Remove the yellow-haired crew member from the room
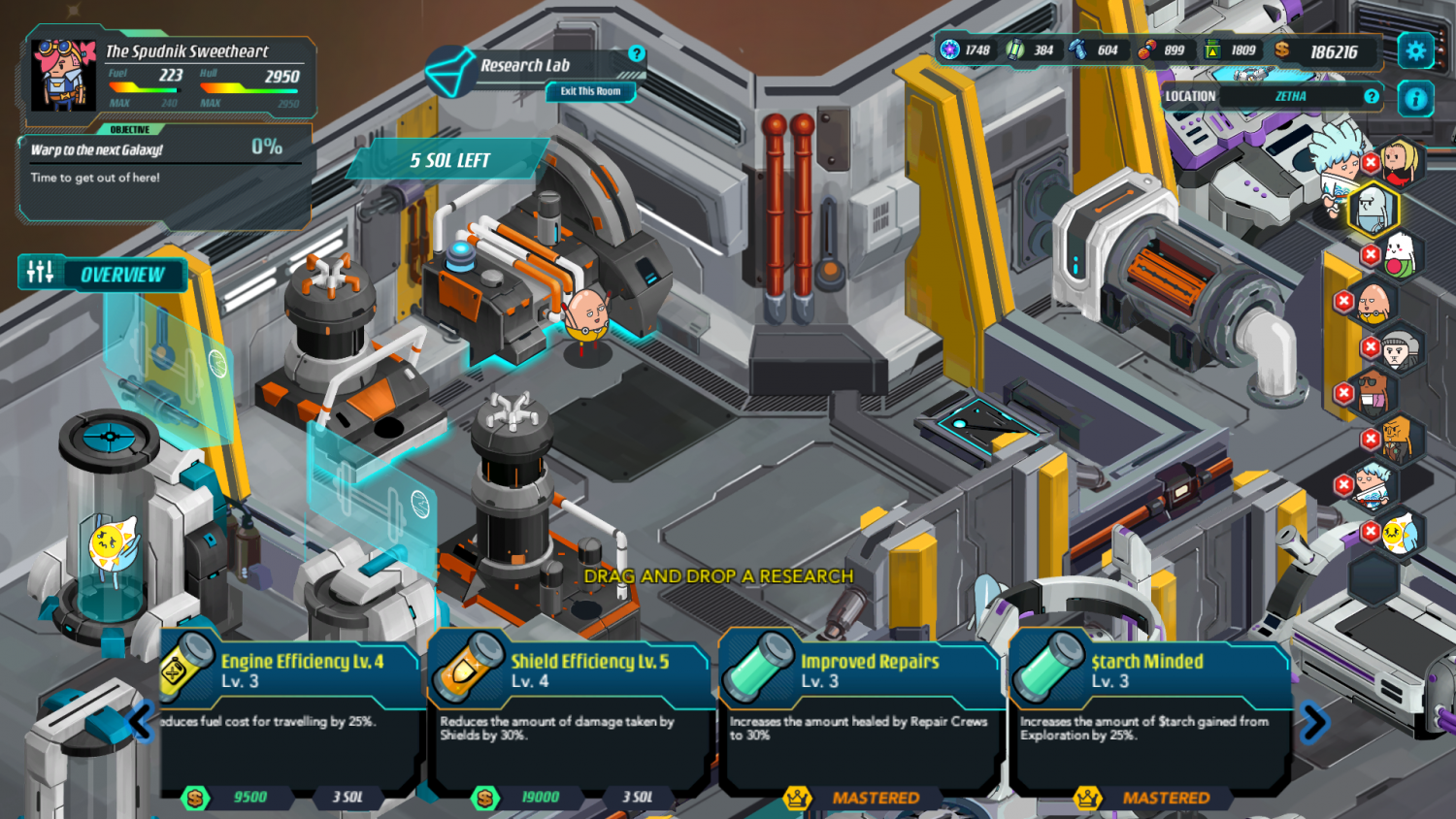The width and height of the screenshot is (1456, 819). pos(1372,162)
